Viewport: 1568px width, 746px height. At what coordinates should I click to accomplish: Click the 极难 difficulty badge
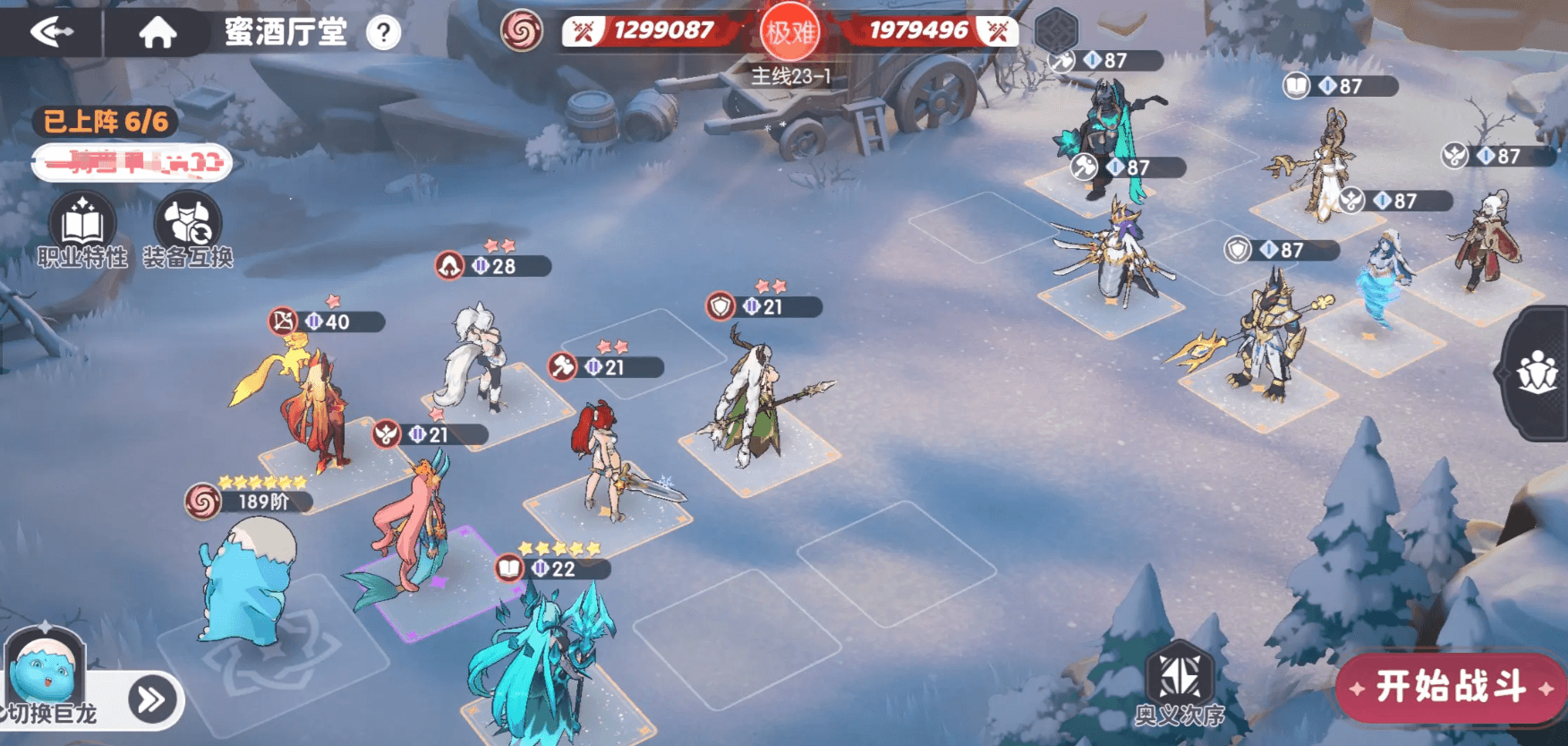(x=789, y=33)
